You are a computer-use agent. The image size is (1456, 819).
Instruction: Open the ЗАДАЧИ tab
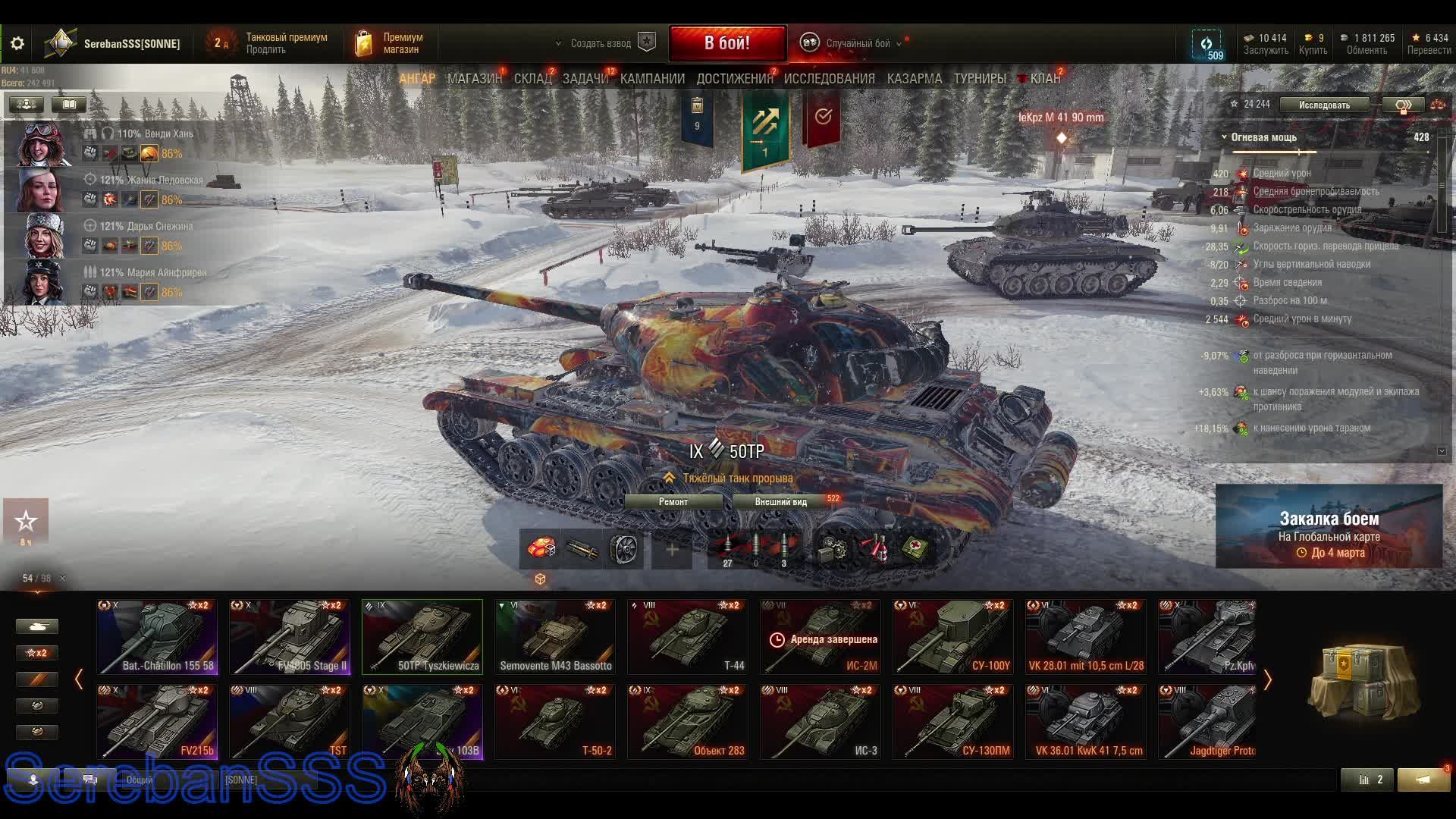tap(585, 79)
